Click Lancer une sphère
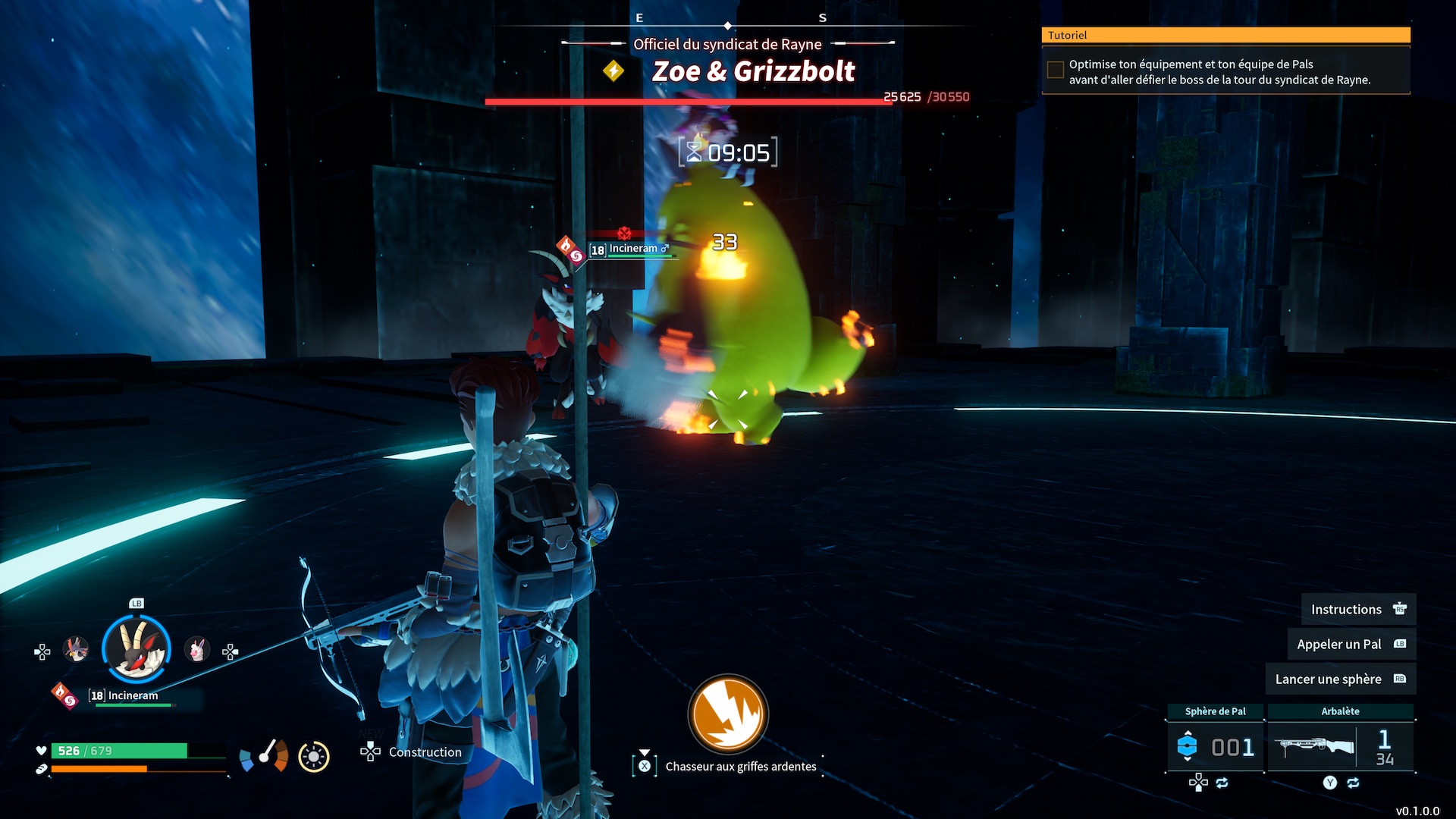Image resolution: width=1456 pixels, height=819 pixels. pyautogui.click(x=1340, y=679)
